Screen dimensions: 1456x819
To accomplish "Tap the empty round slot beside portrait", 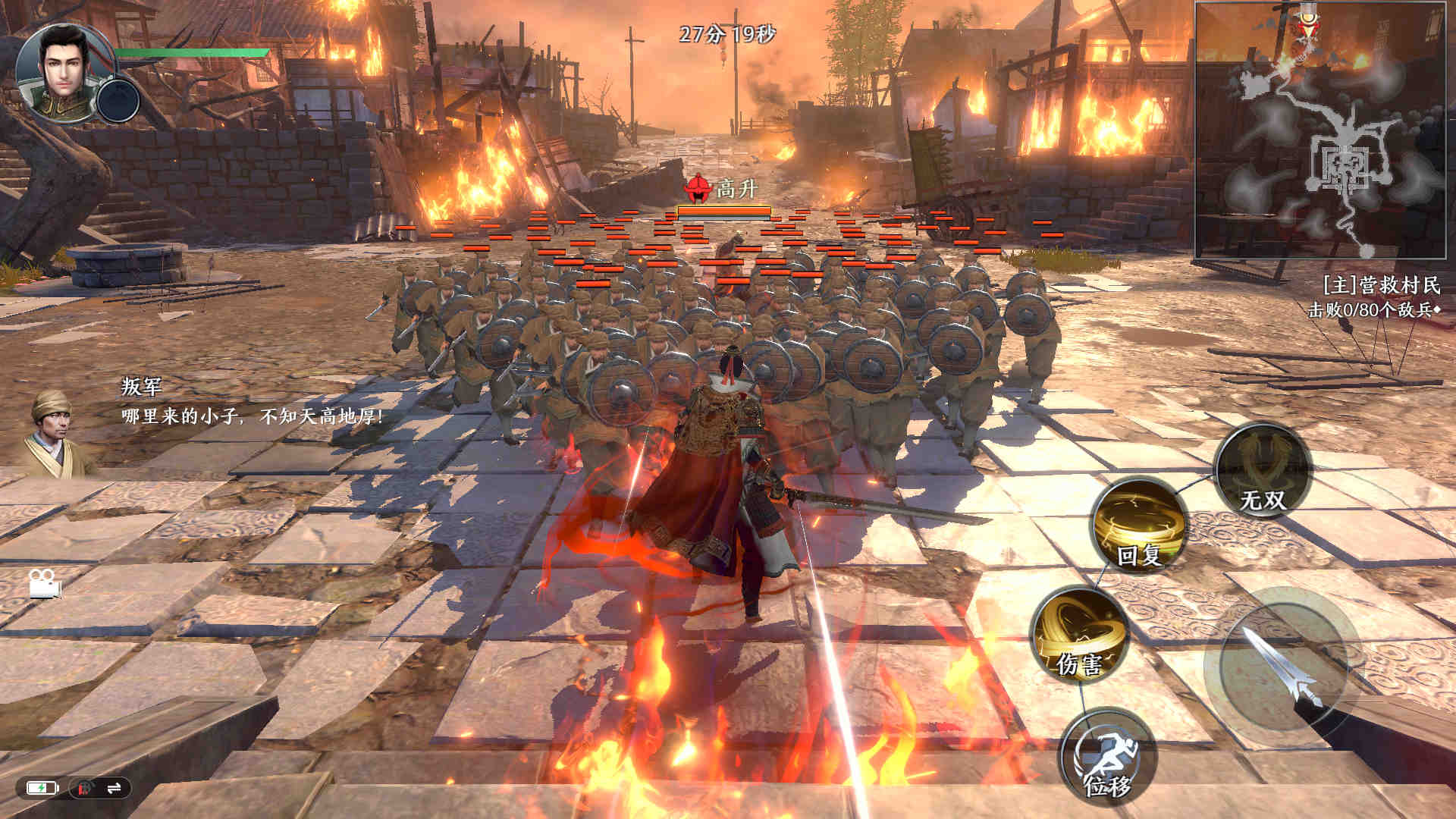I will pos(119,100).
